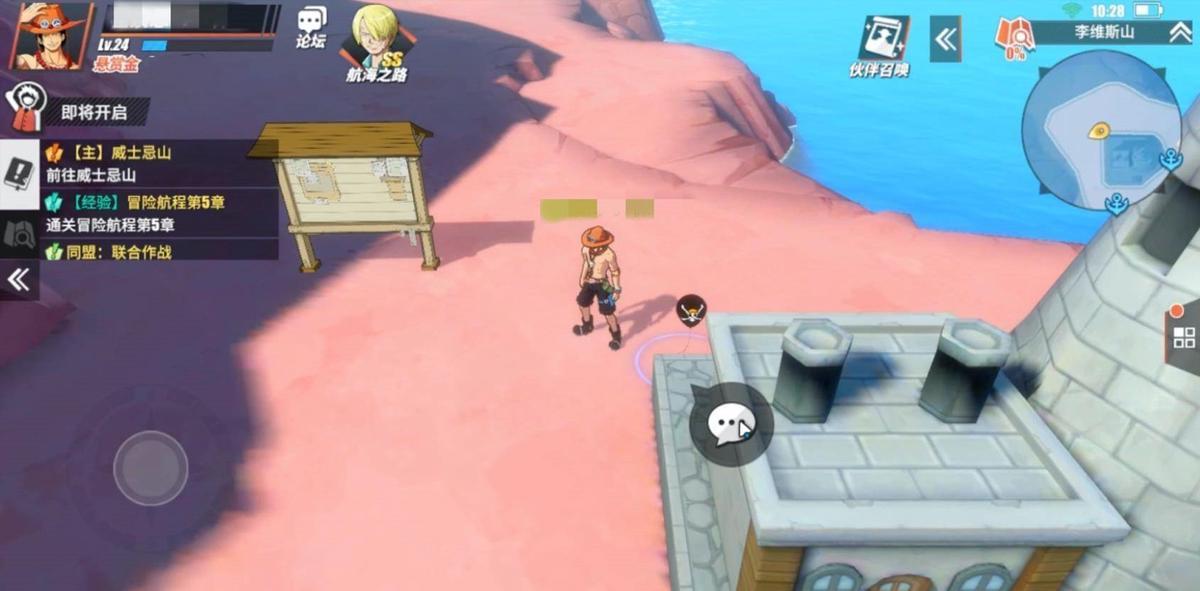Open the grid menu on the right edge
Image resolution: width=1200 pixels, height=591 pixels.
coord(1183,336)
